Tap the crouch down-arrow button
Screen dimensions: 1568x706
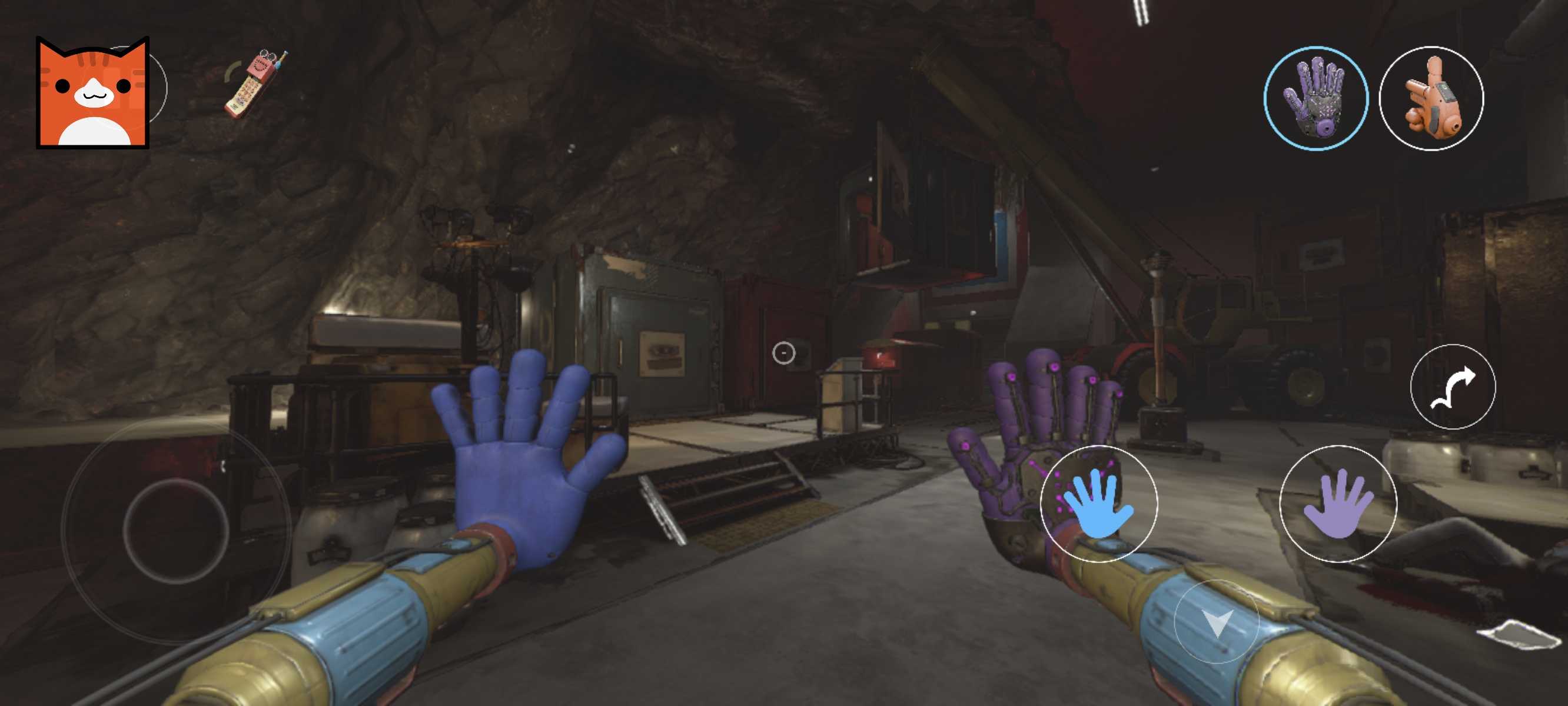pyautogui.click(x=1216, y=621)
